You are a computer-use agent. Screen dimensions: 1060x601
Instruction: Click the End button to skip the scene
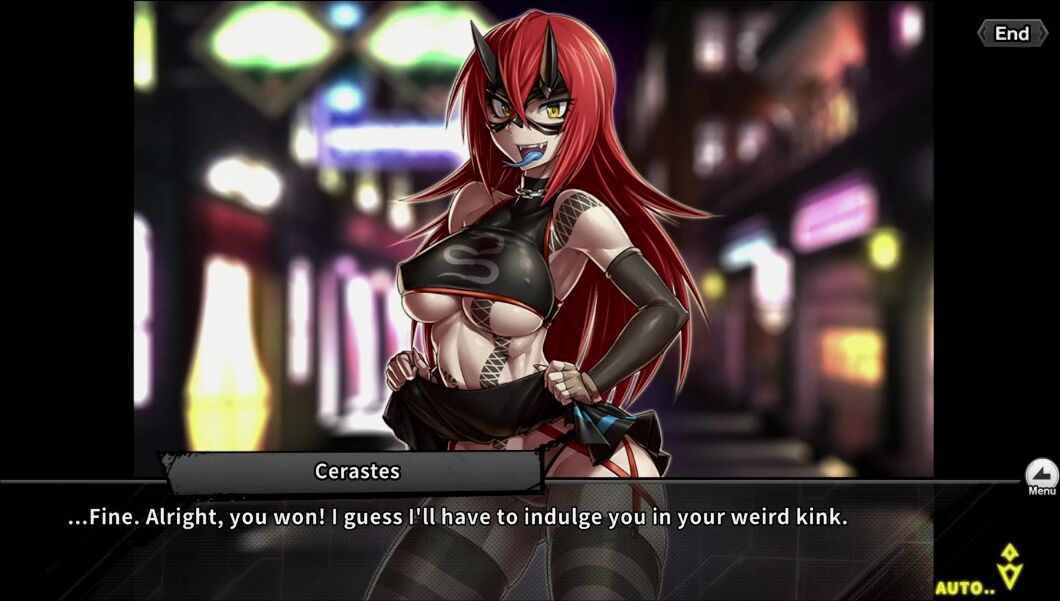pos(1011,34)
